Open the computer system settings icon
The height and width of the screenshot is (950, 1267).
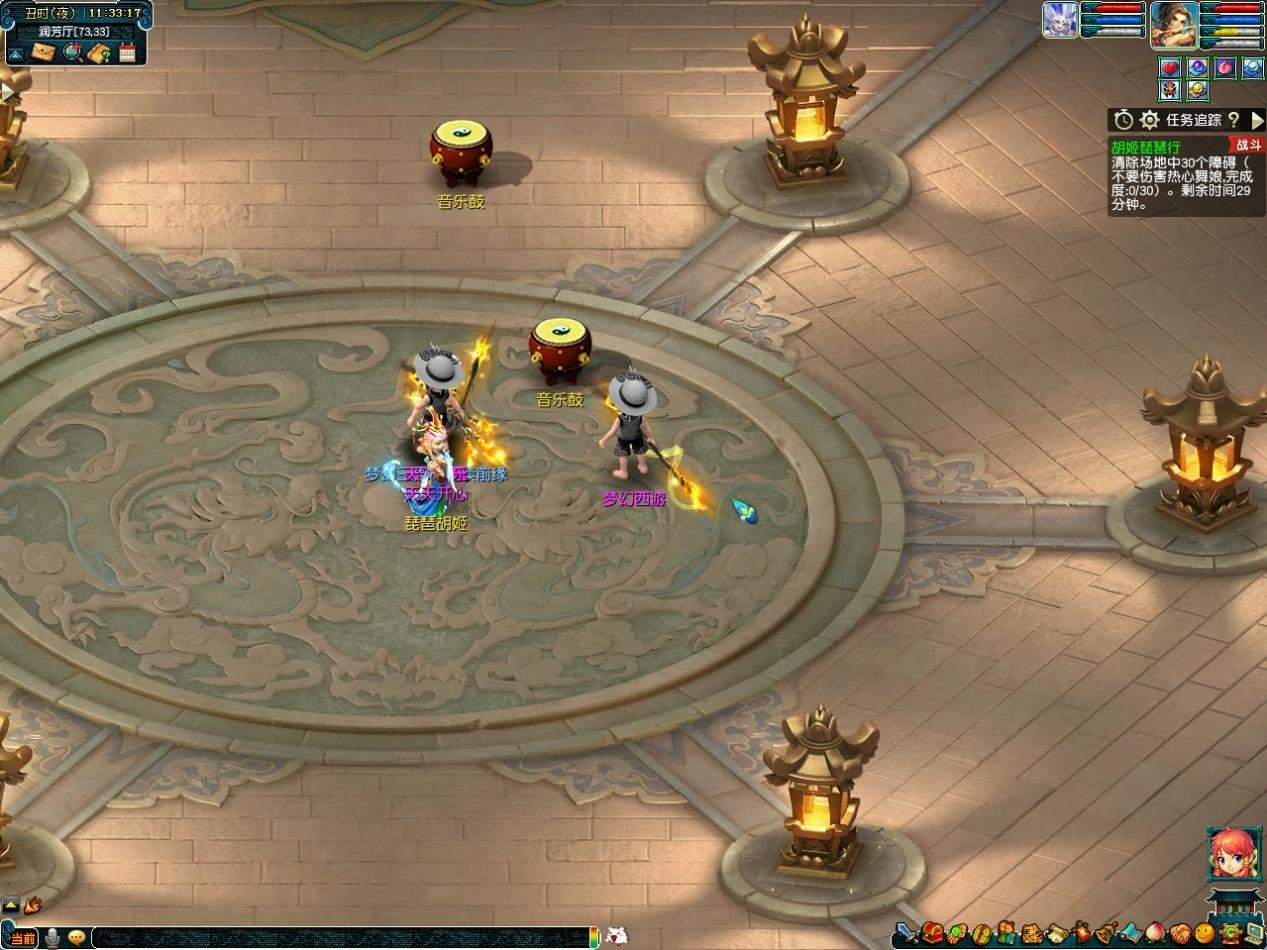1254,935
